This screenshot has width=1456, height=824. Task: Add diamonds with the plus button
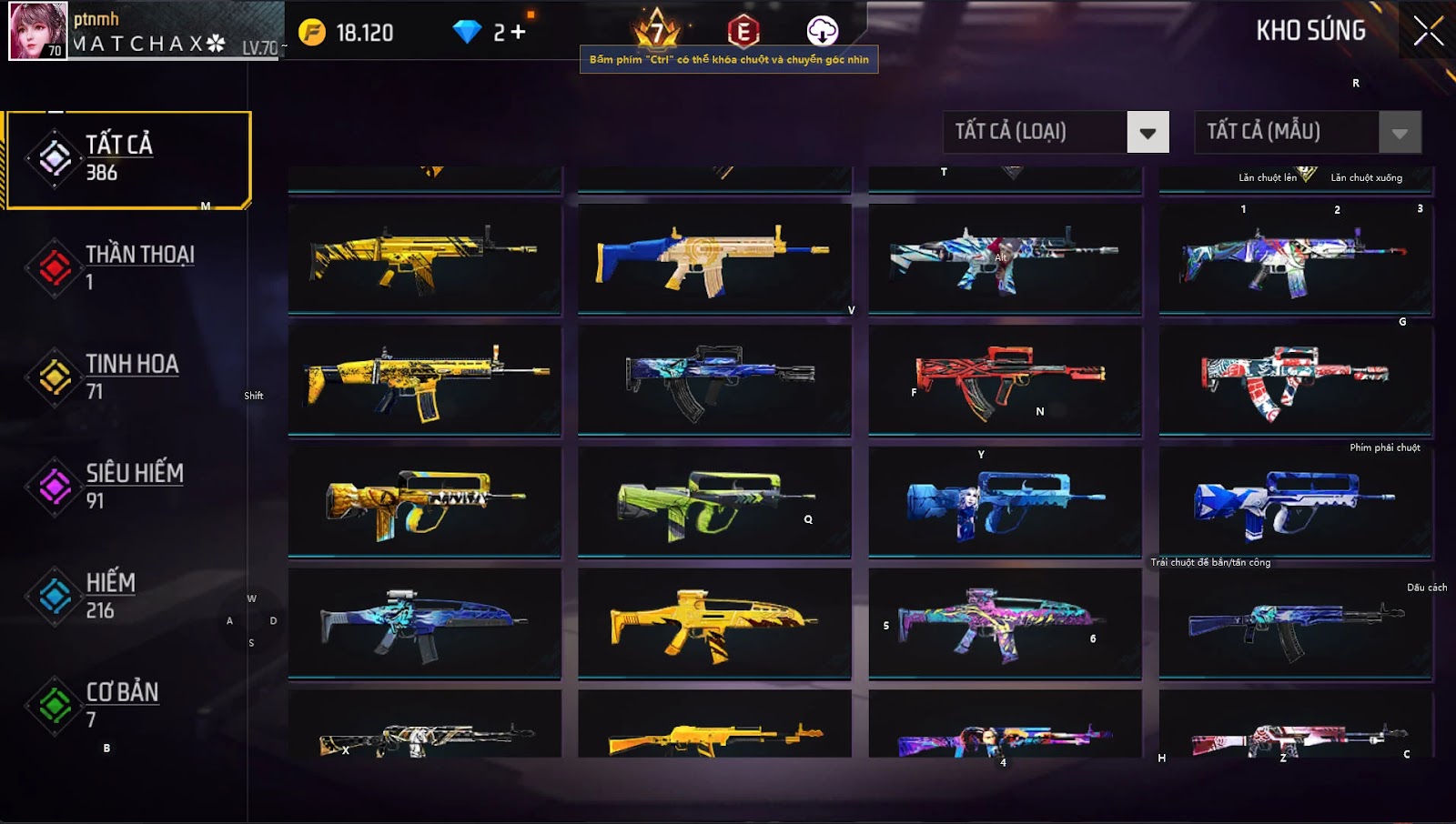[519, 33]
